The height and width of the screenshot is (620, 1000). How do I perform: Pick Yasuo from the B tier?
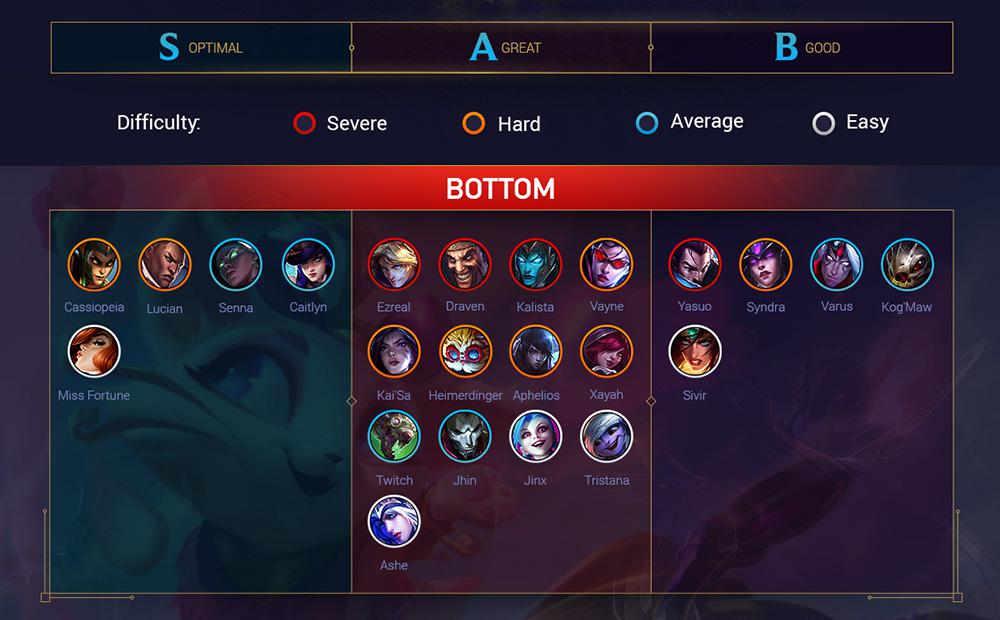[x=694, y=265]
